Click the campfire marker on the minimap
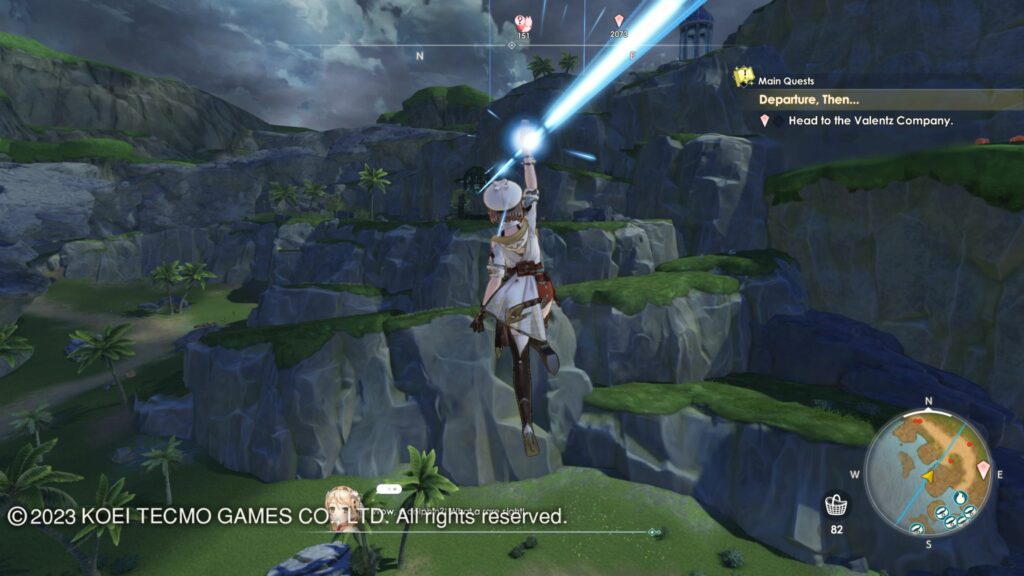This screenshot has height=576, width=1024. [960, 495]
